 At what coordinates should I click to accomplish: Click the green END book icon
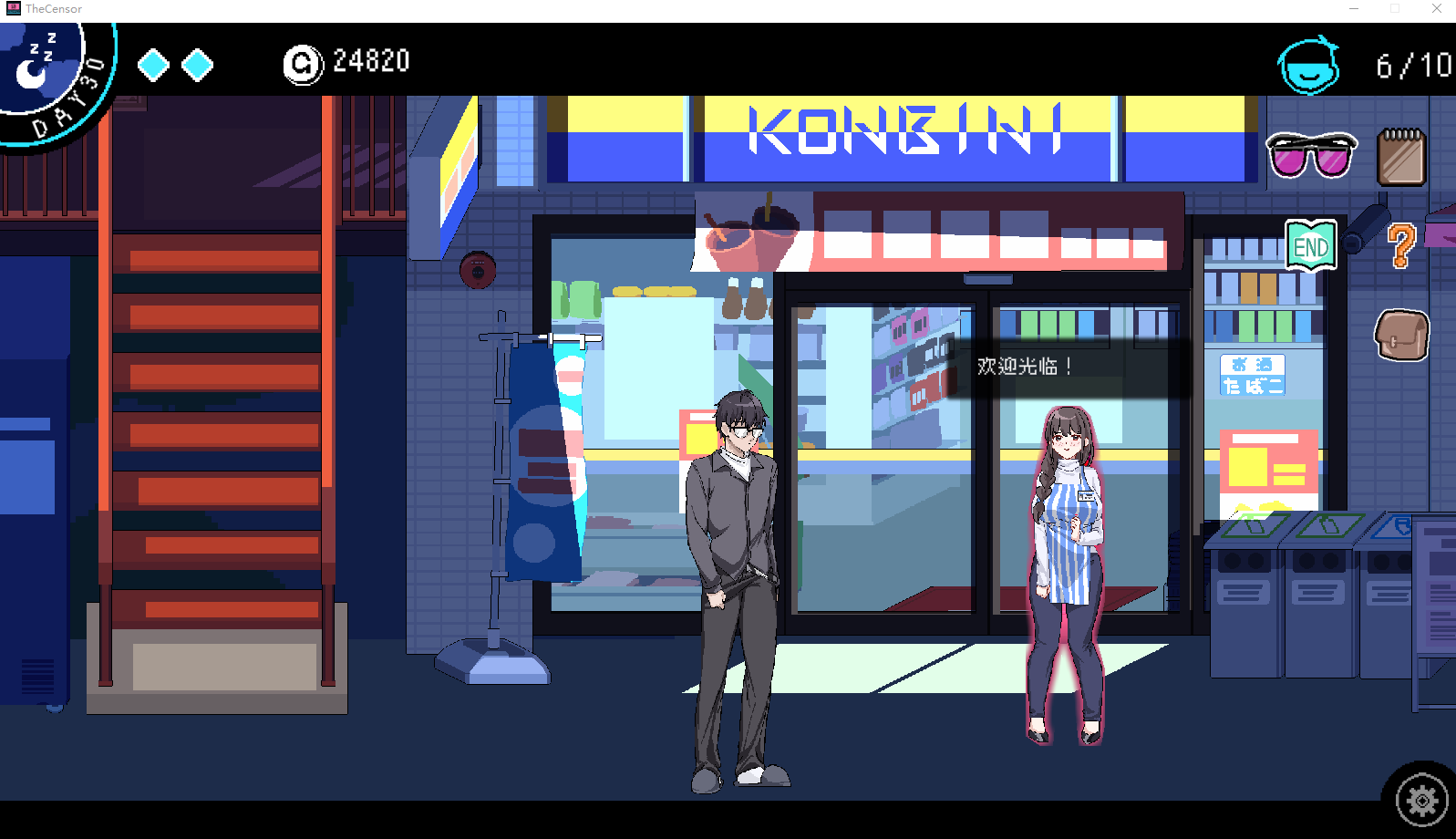point(1311,245)
